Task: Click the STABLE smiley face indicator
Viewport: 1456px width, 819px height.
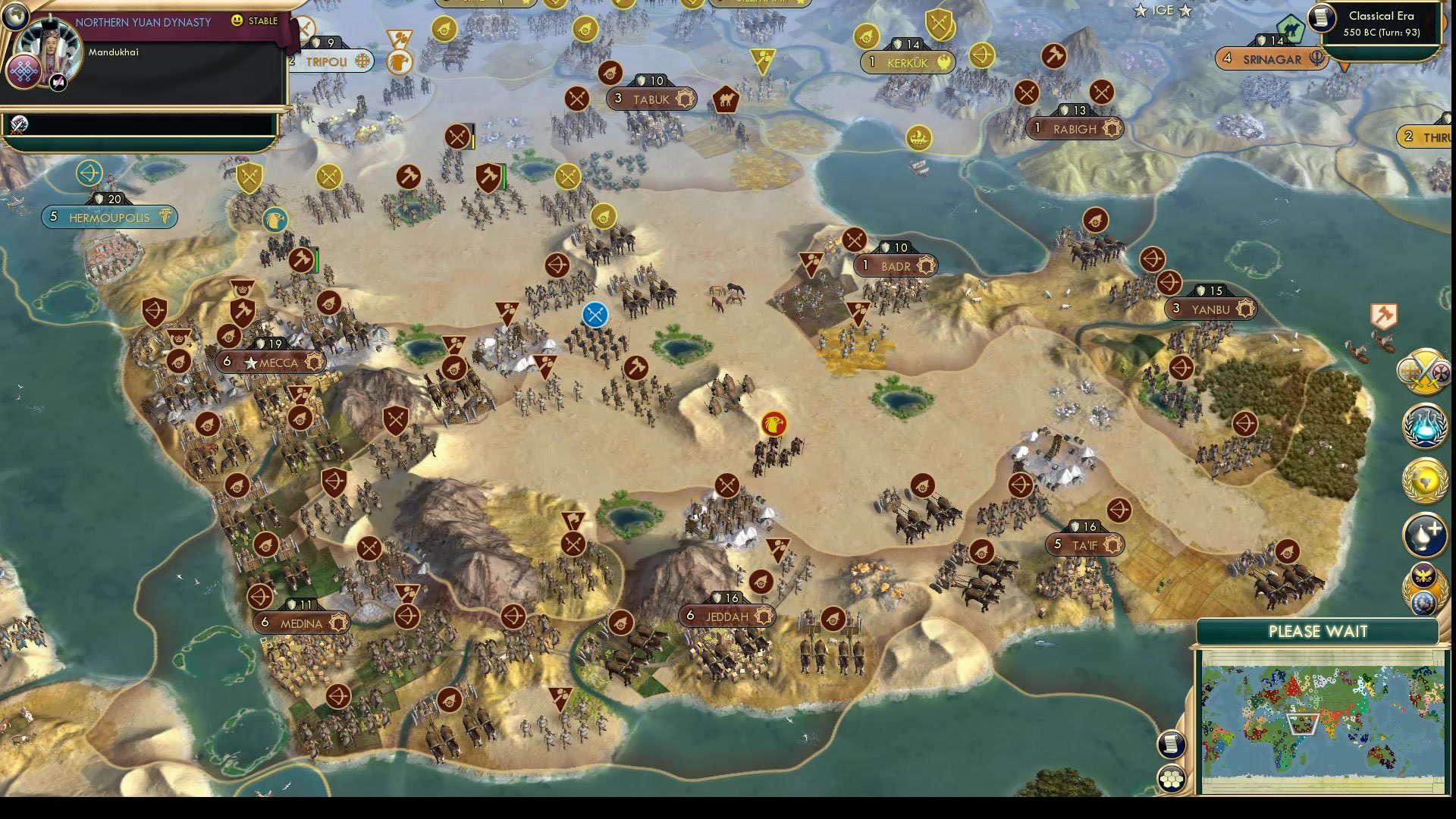Action: point(237,22)
